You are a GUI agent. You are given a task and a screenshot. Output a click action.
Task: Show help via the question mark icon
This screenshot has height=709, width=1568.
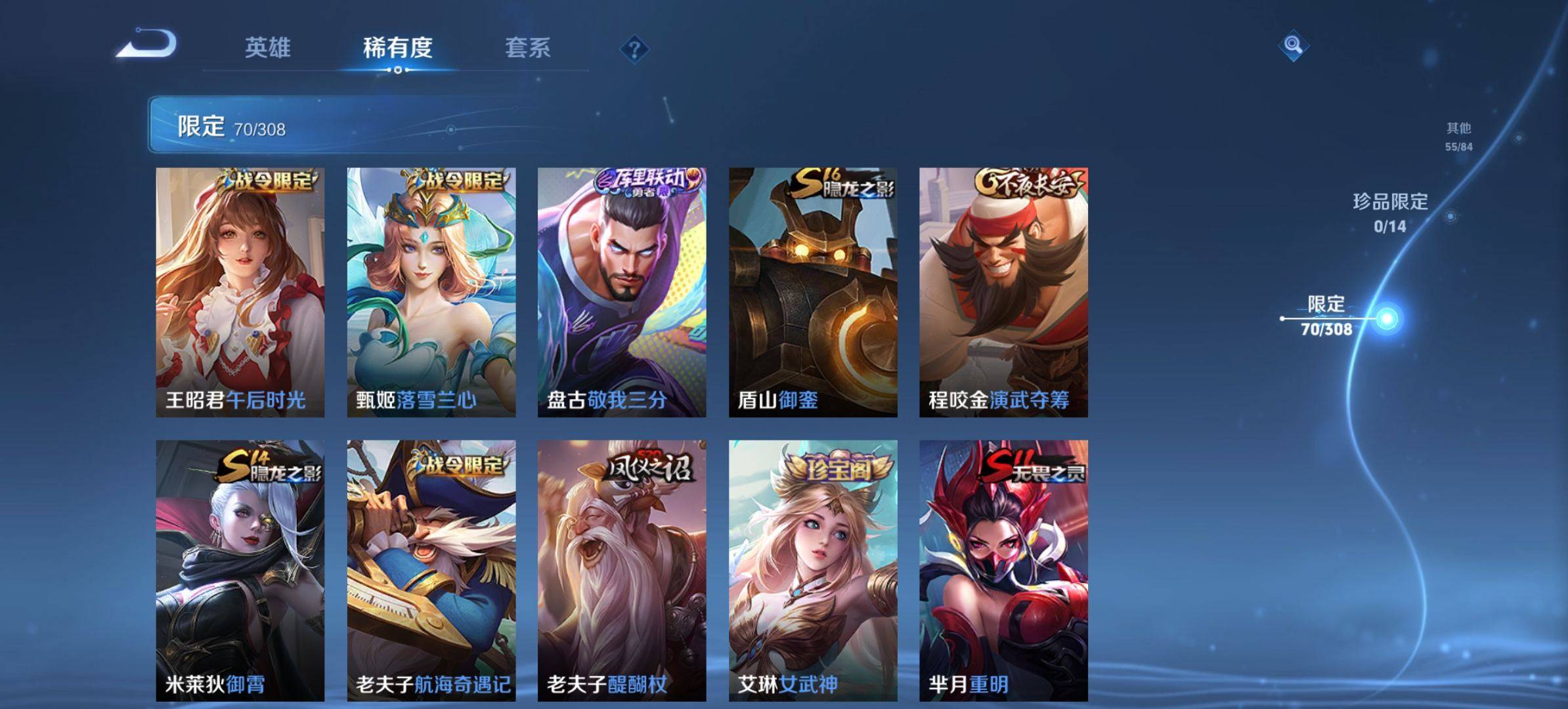pyautogui.click(x=634, y=49)
